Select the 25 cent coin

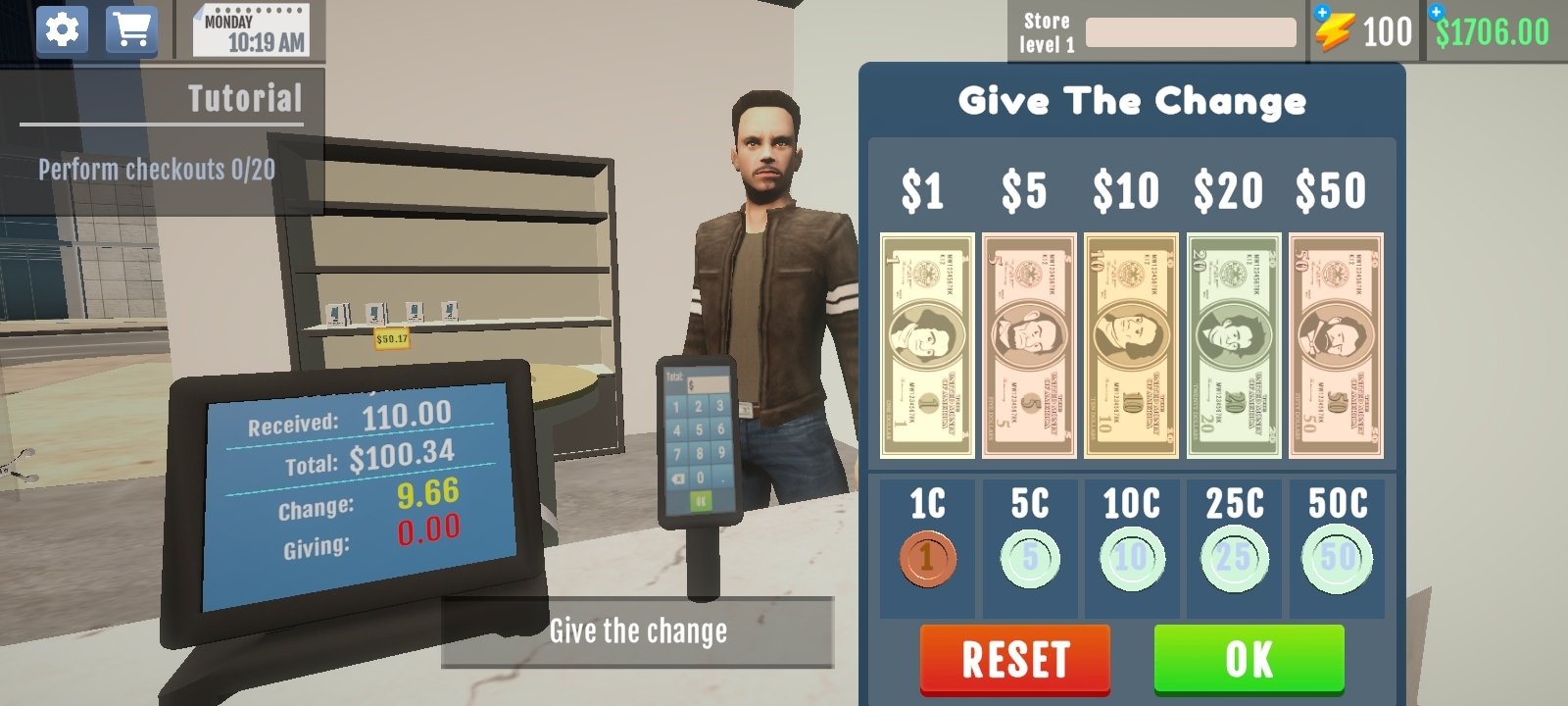click(1234, 556)
